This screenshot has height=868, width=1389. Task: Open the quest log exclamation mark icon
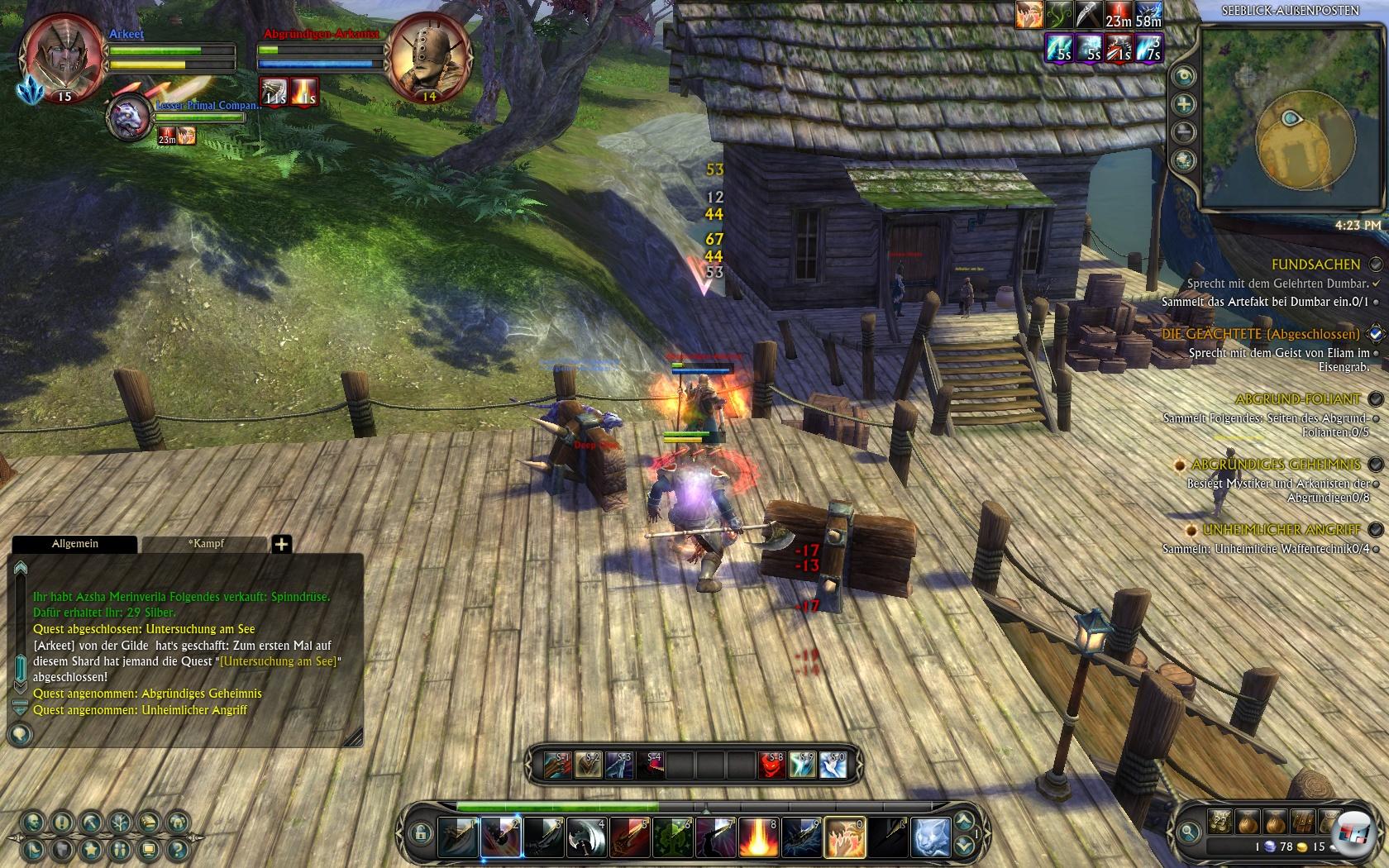point(63,822)
